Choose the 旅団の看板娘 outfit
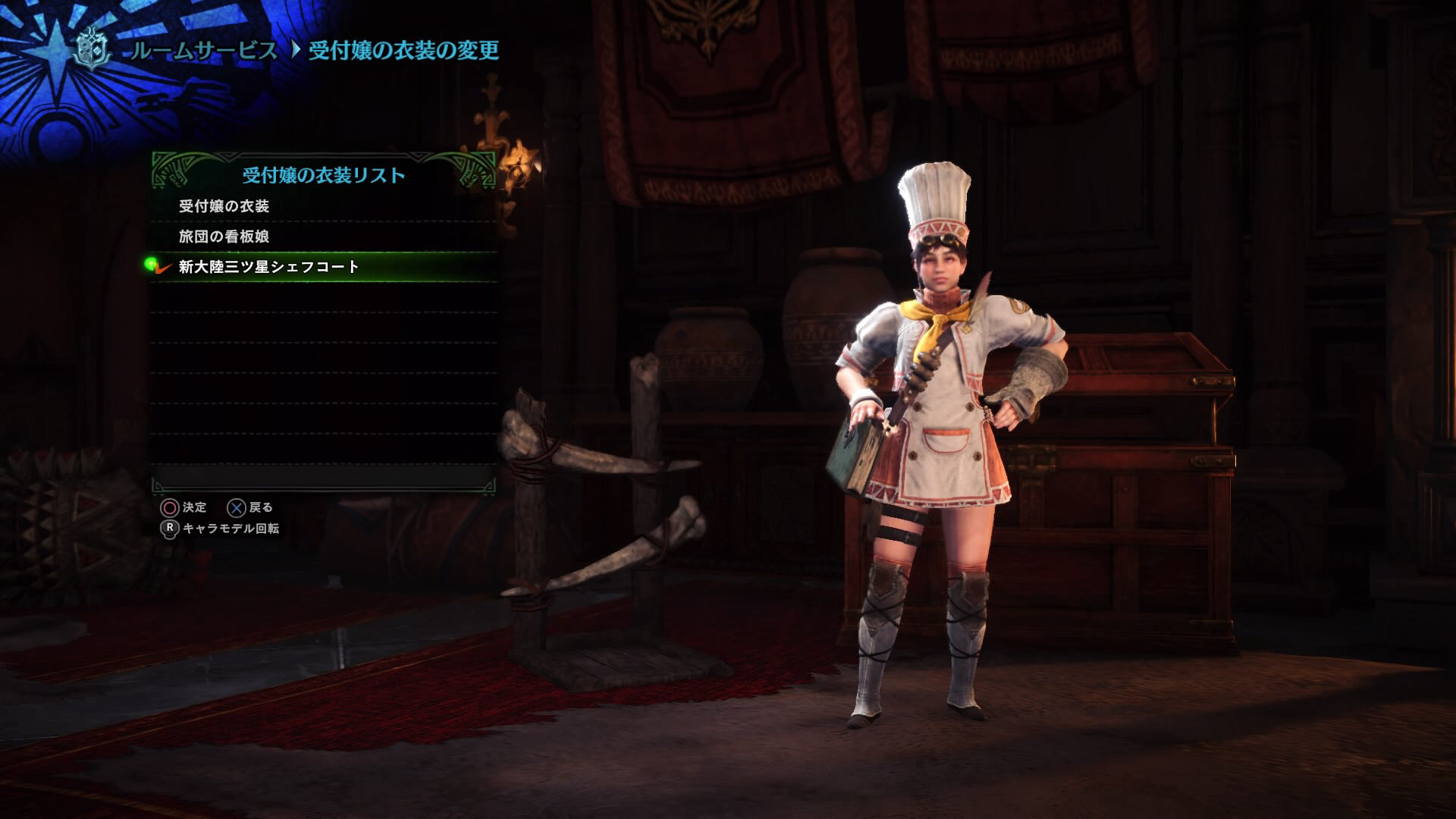The width and height of the screenshot is (1456, 819). coord(224,237)
